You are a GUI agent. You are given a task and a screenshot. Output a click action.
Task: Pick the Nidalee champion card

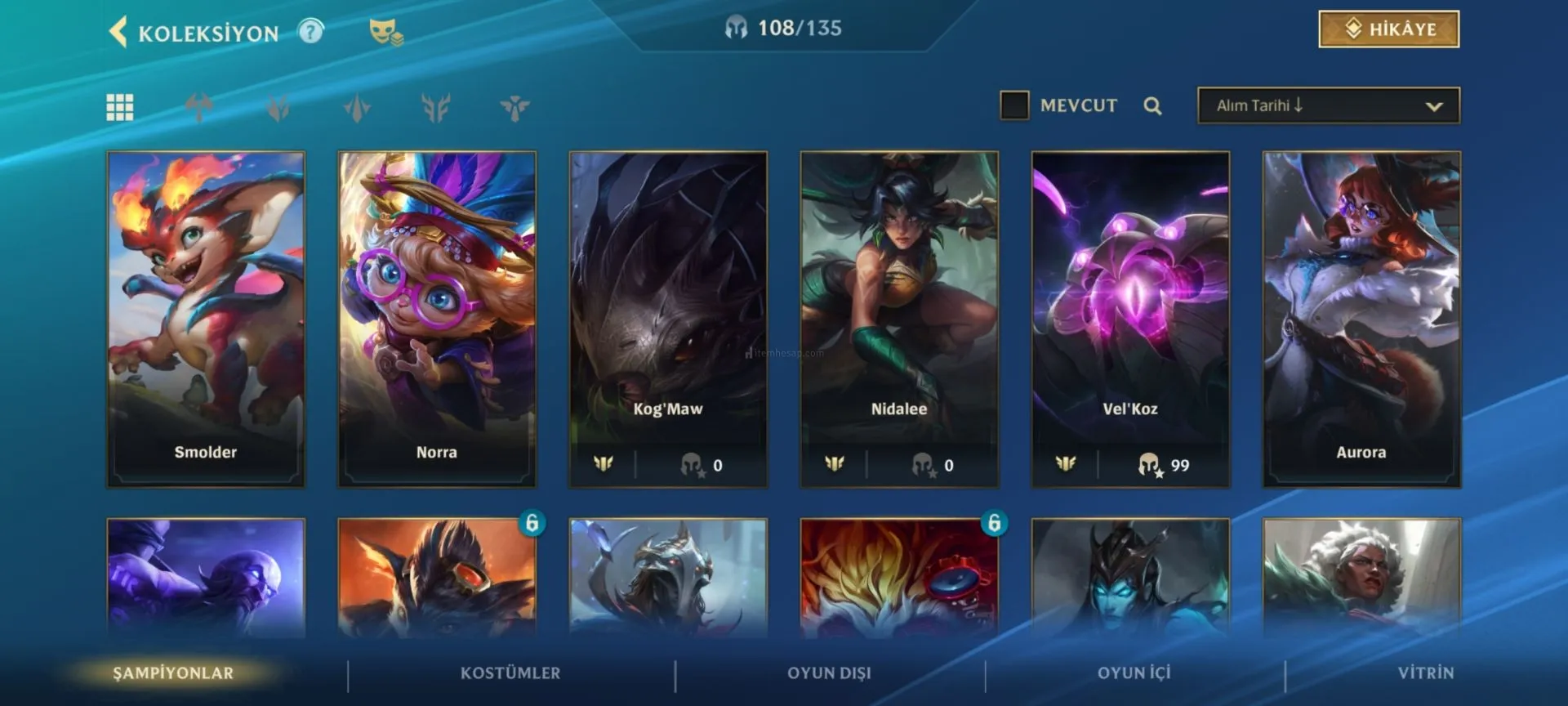[899, 319]
